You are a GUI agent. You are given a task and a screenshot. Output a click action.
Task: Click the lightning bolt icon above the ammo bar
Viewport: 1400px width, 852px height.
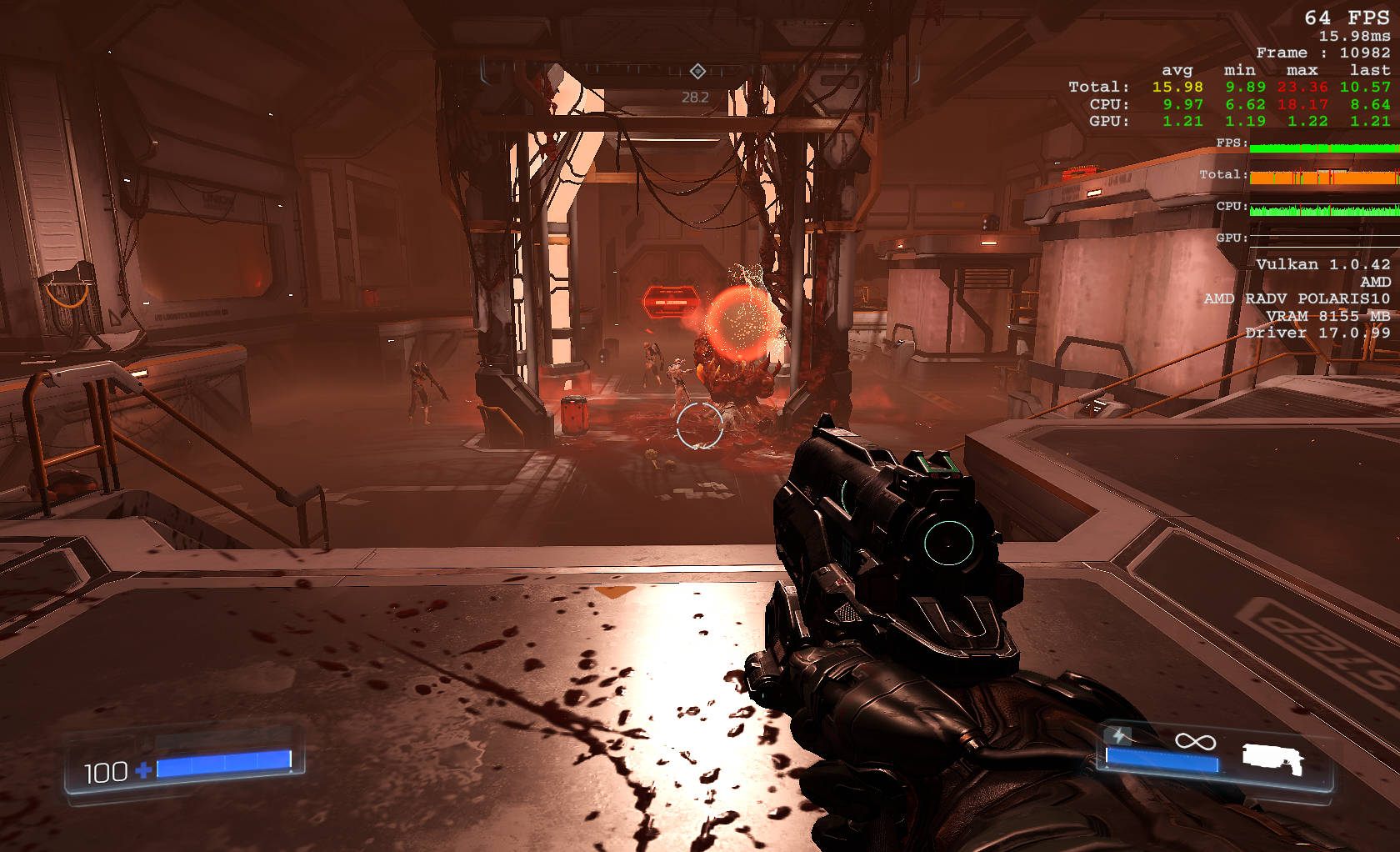(1119, 735)
